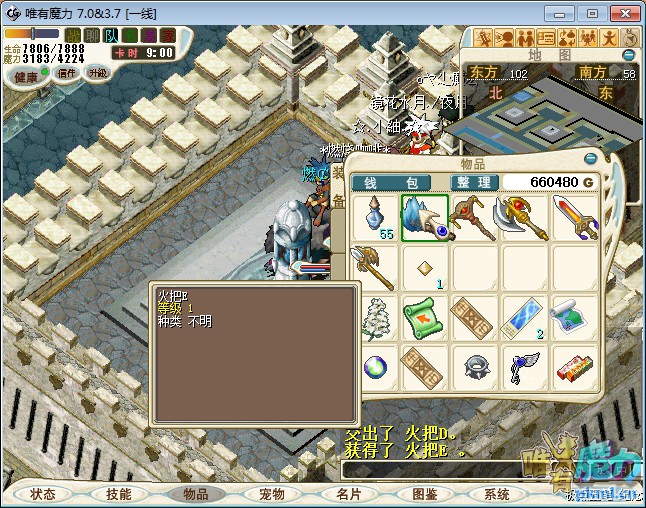Open the 技能 skills menu

(119, 494)
